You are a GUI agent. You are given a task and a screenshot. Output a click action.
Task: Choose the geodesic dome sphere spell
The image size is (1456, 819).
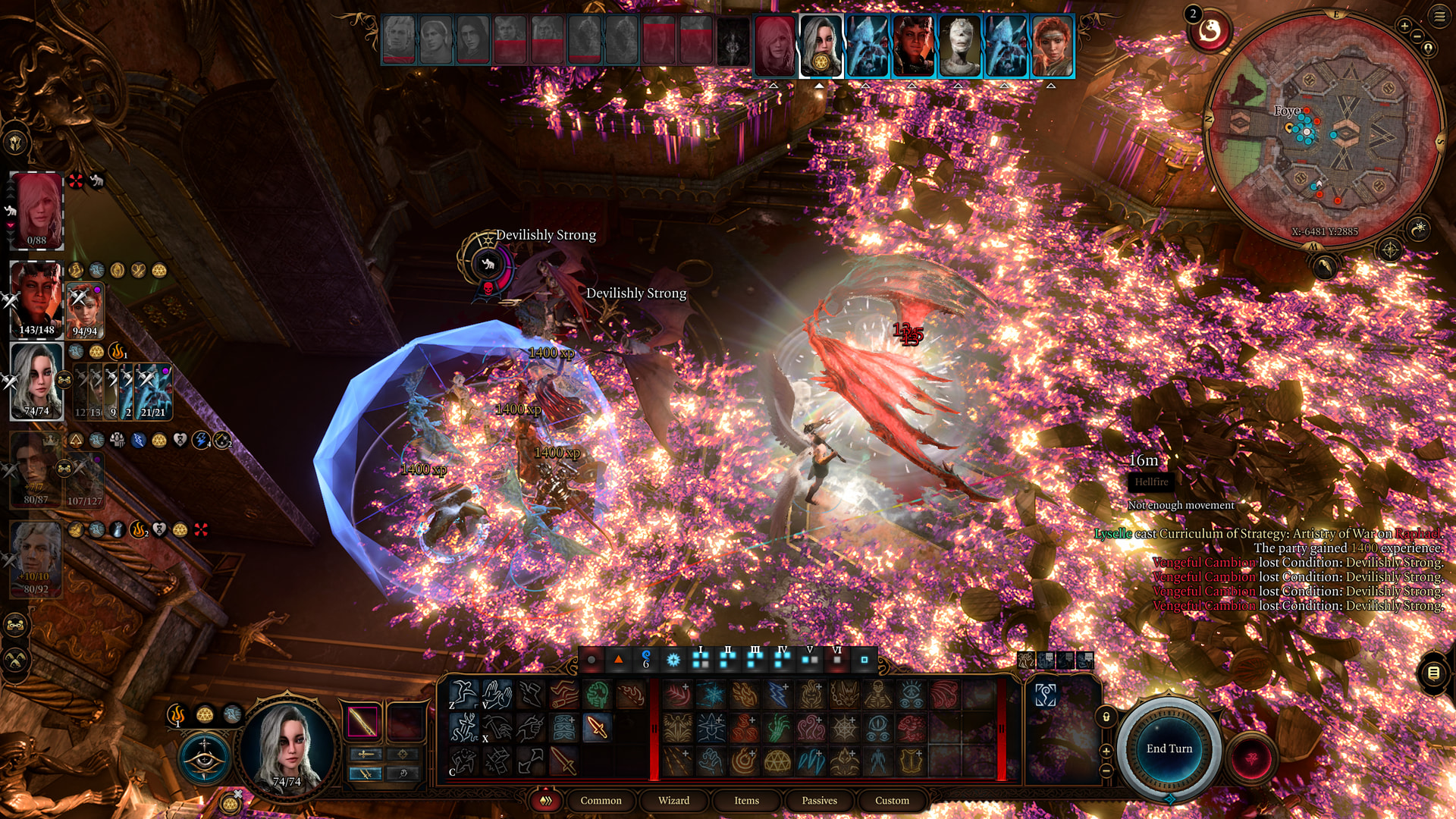pos(777,761)
